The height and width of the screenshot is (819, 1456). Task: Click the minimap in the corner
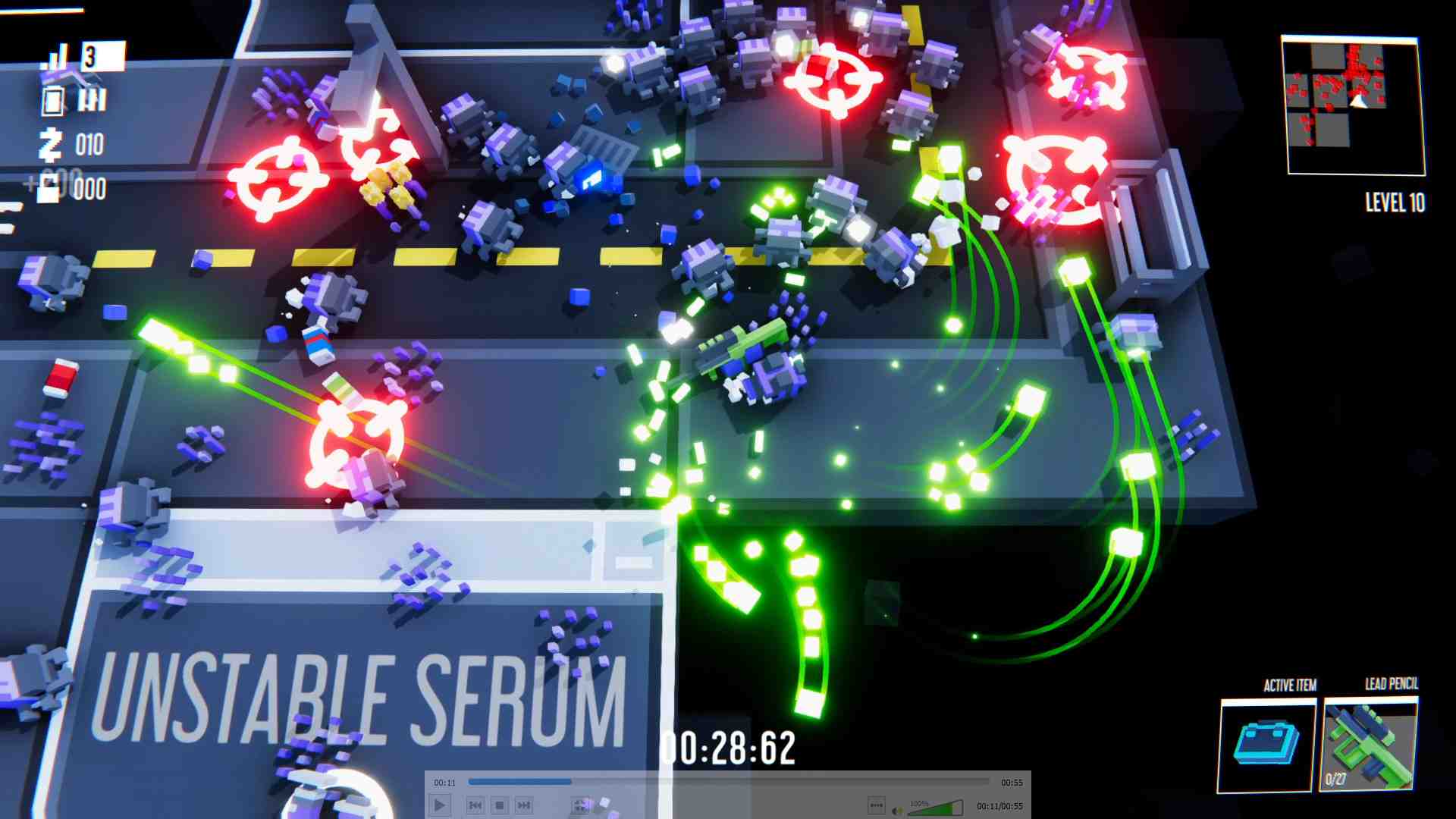click(x=1353, y=105)
